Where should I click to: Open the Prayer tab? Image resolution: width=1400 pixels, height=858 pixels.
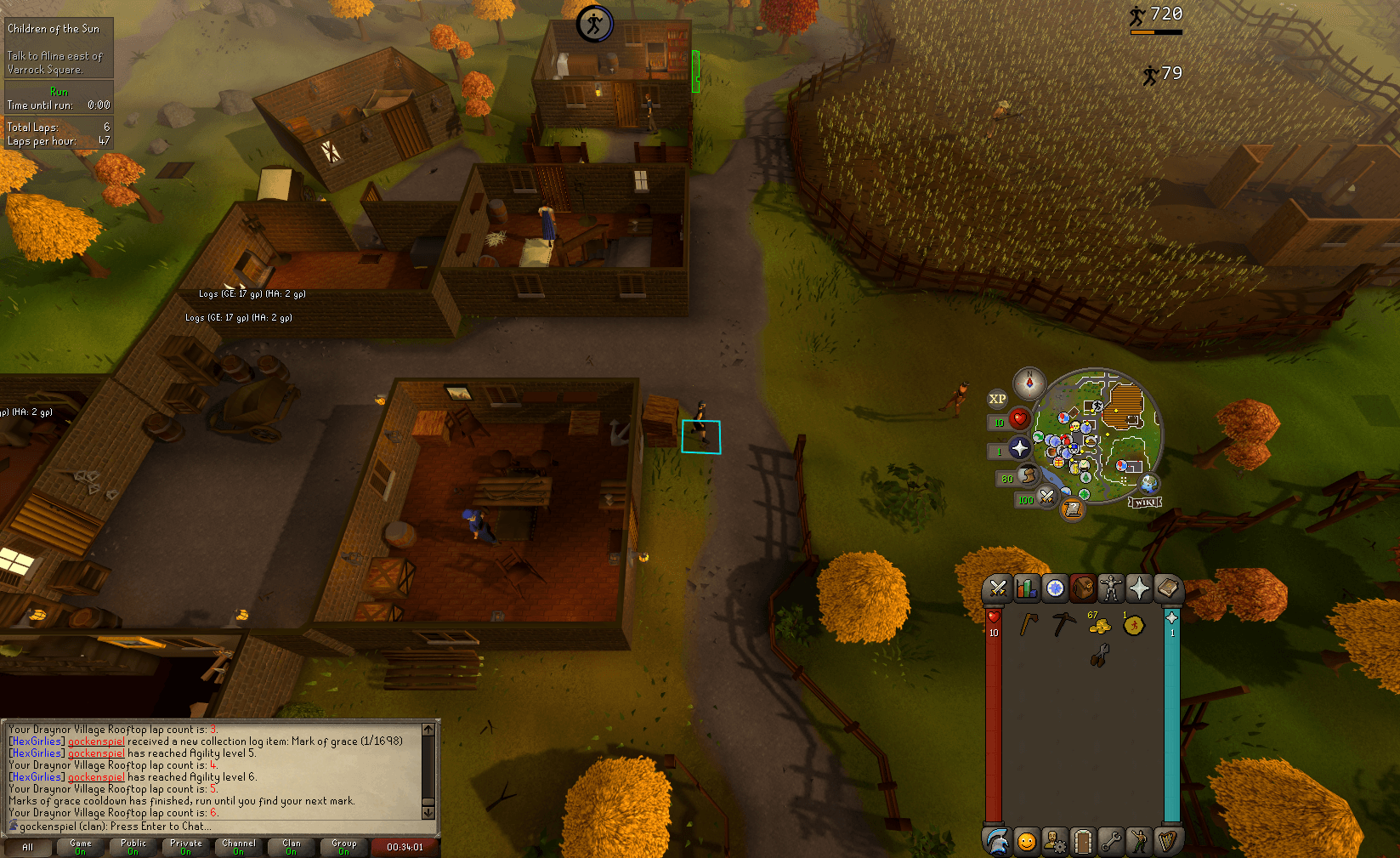pyautogui.click(x=1139, y=588)
